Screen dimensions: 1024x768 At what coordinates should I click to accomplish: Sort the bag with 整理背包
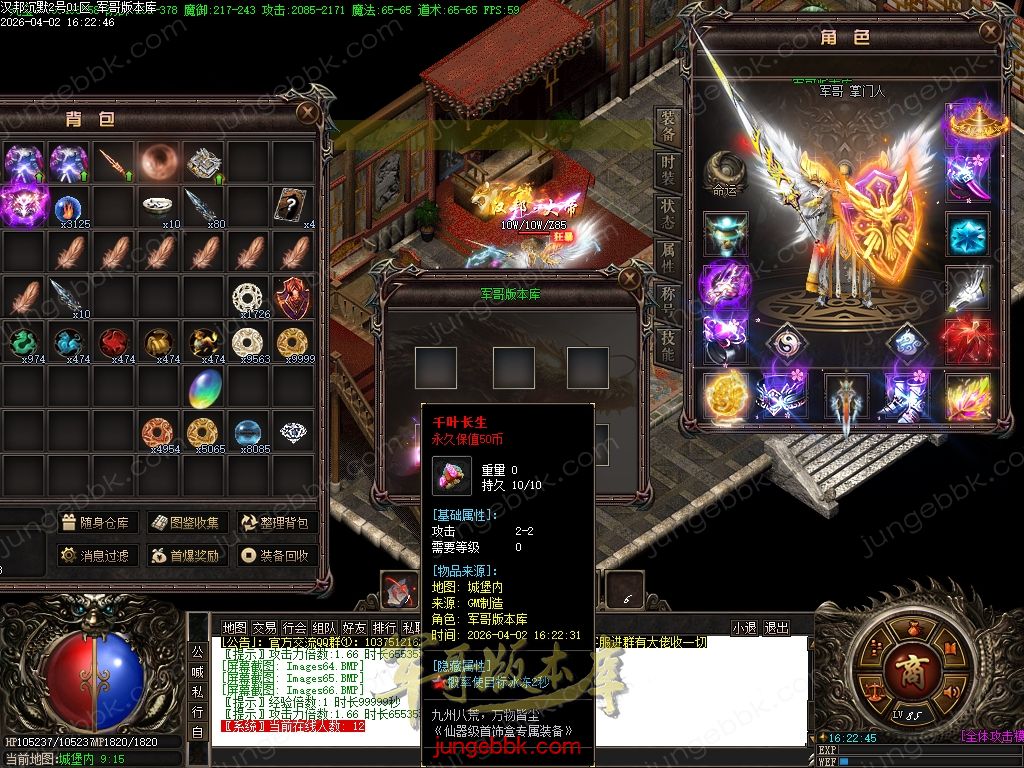(x=275, y=522)
